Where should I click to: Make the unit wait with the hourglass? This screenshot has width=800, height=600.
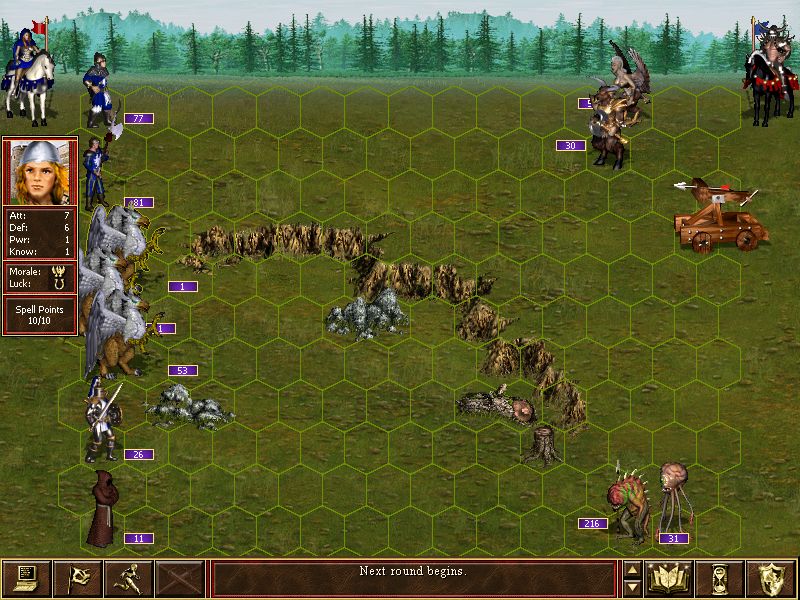[722, 578]
